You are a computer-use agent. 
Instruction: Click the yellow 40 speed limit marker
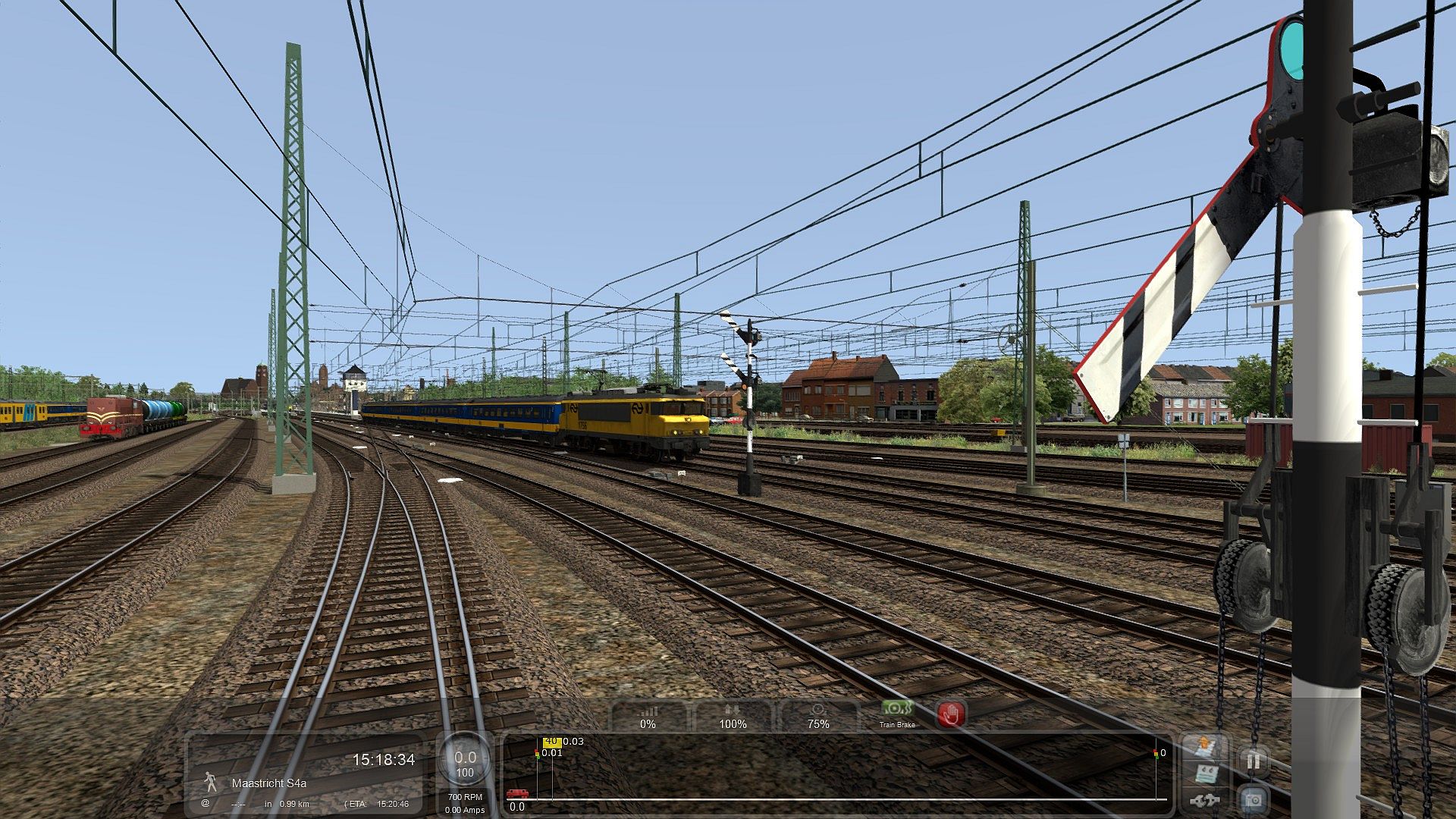[551, 742]
